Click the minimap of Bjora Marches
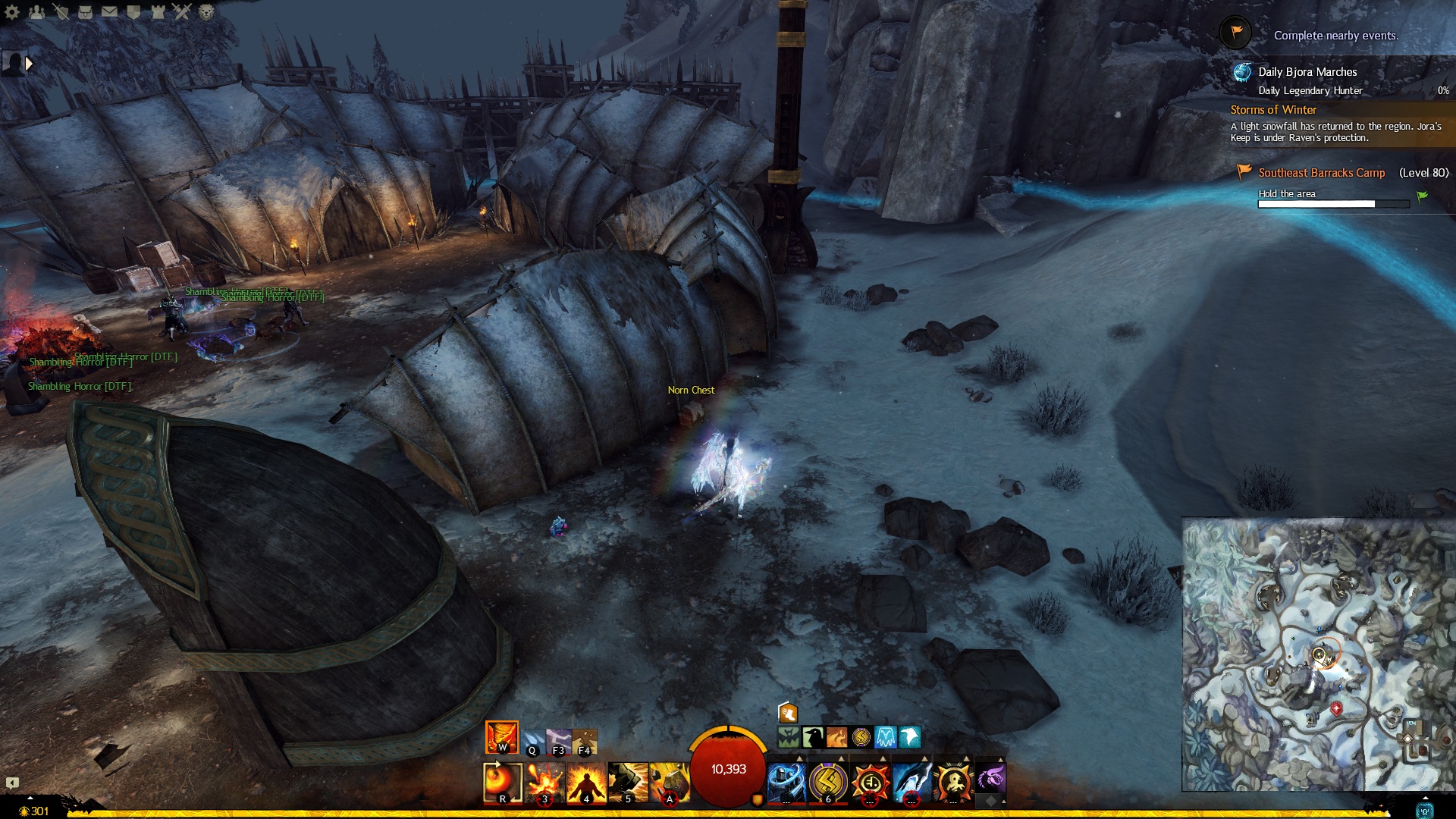This screenshot has width=1456, height=819. (1318, 654)
